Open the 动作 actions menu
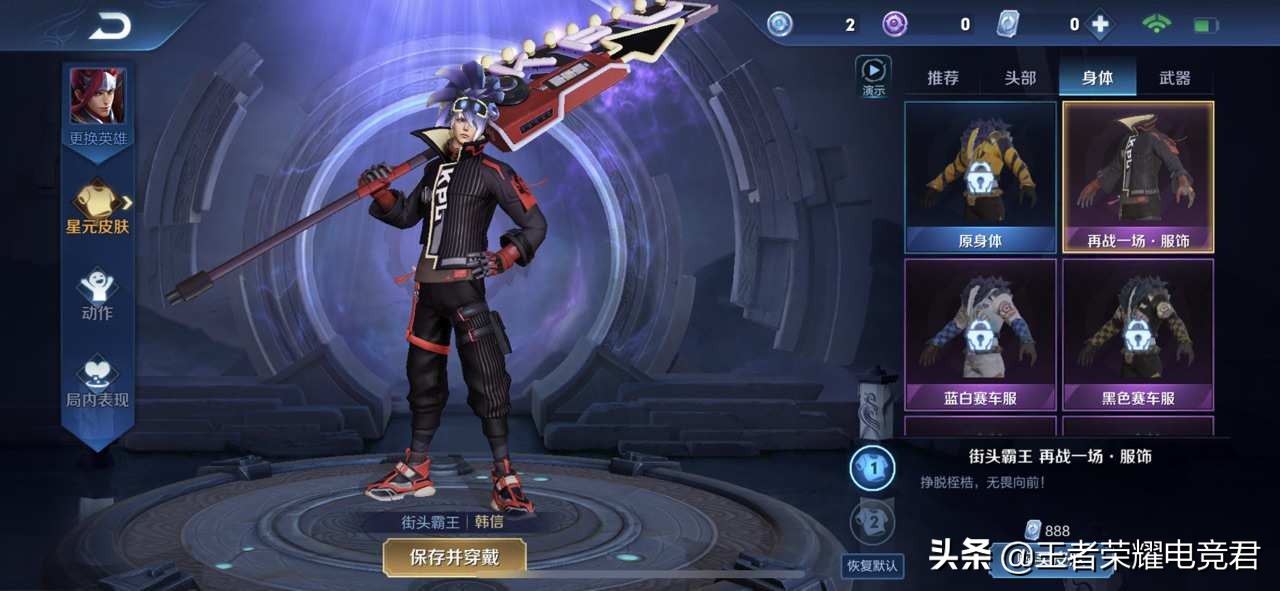 97,294
